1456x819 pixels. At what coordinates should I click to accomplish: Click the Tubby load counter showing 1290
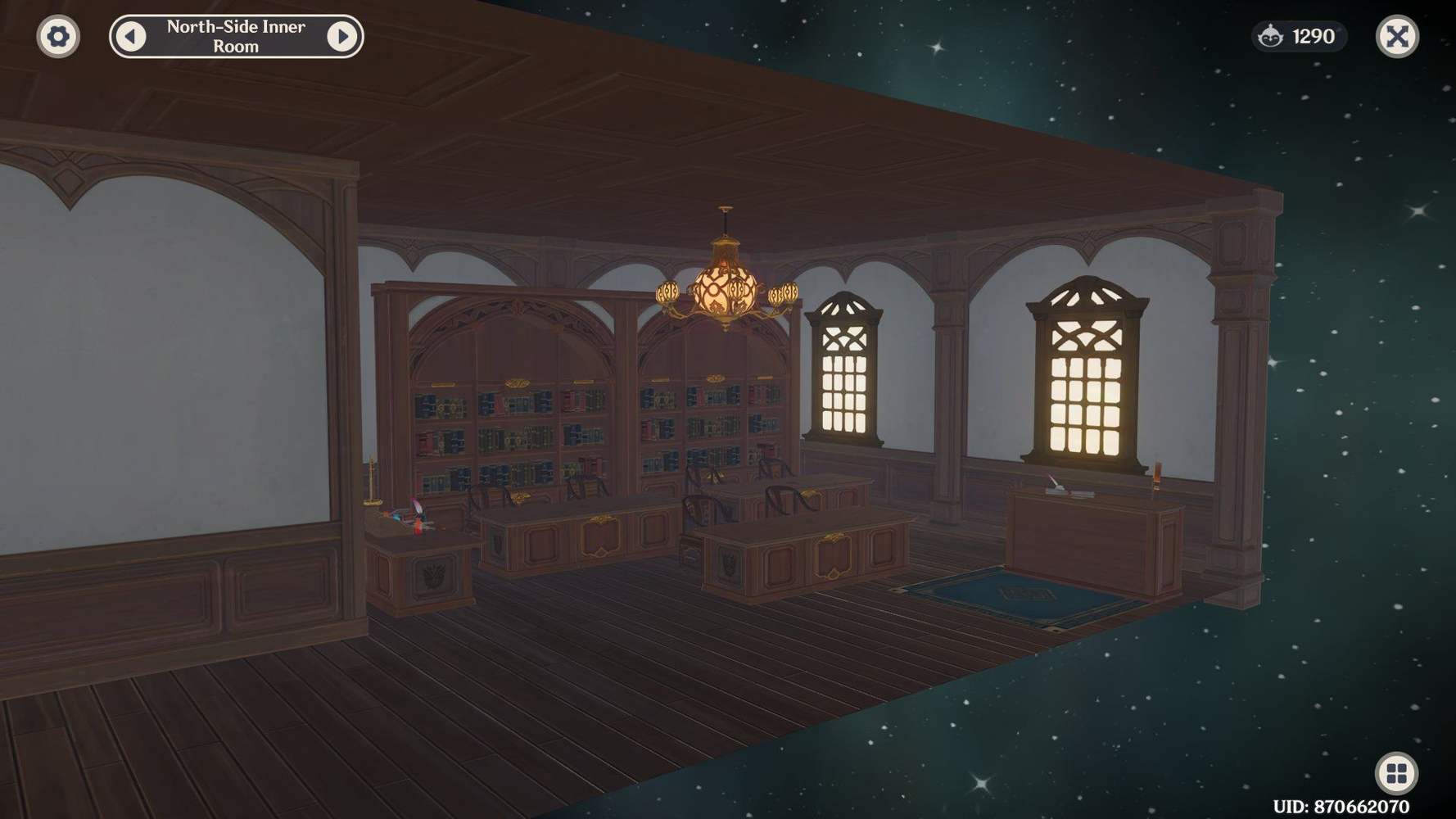click(1299, 36)
